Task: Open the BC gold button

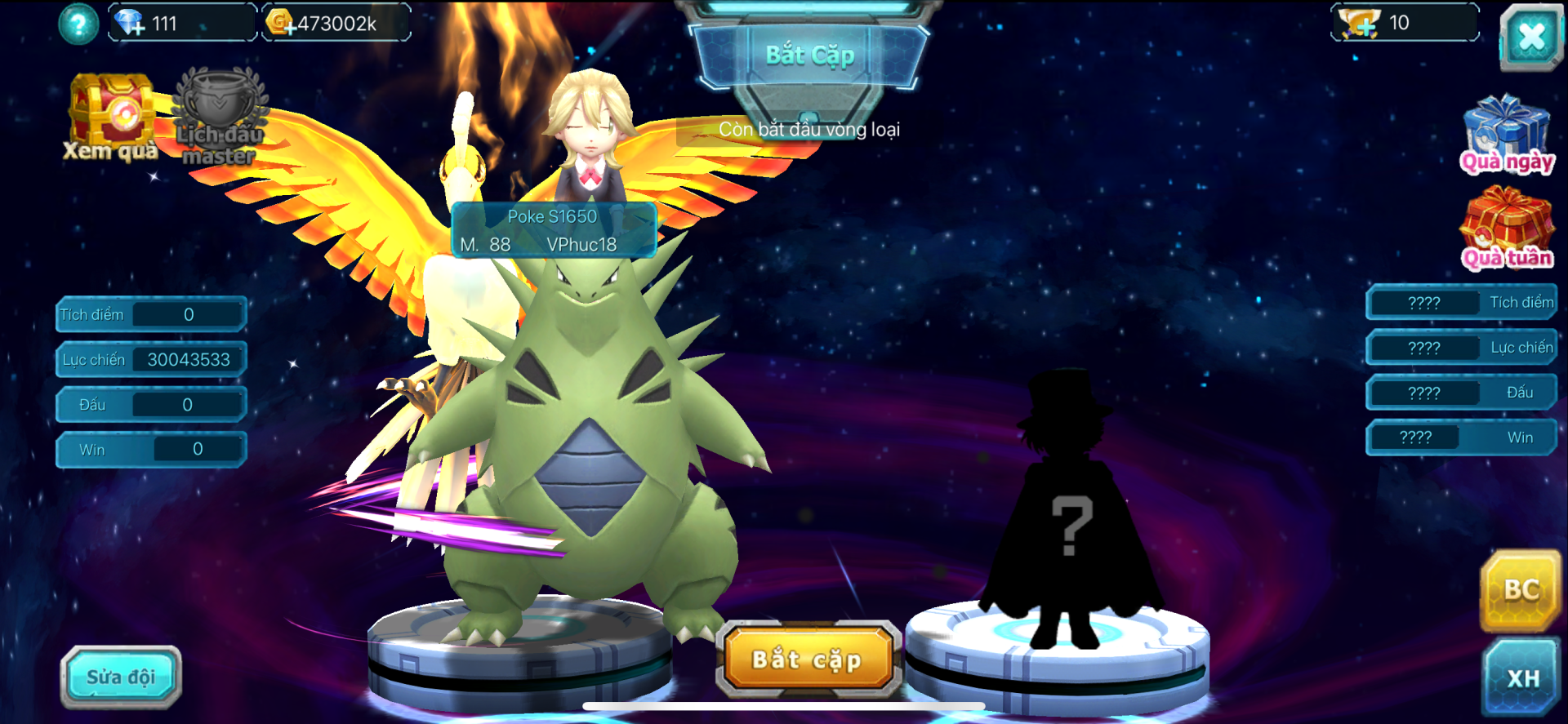Action: pos(1521,590)
